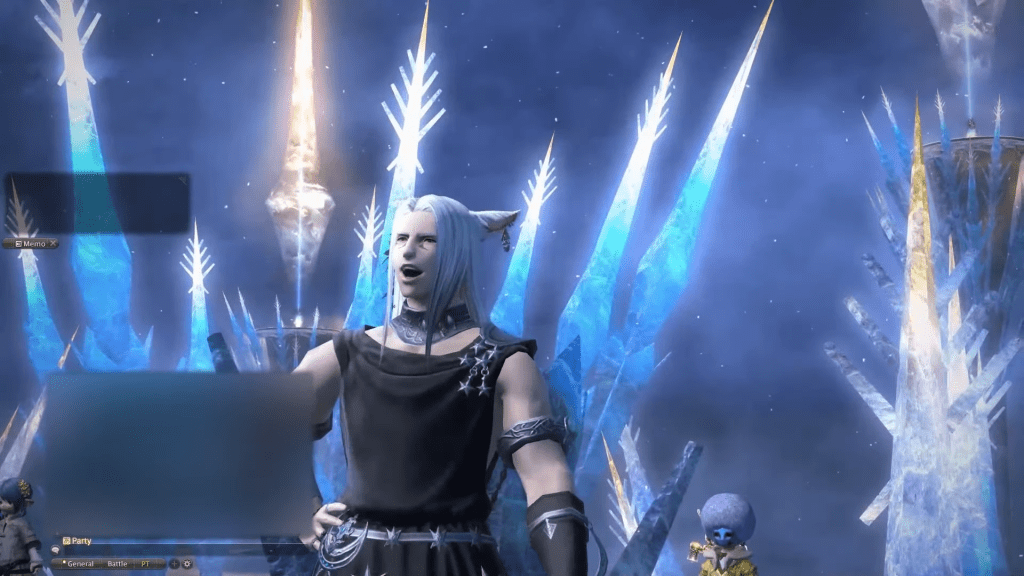Add a new chat tab with plus button
Viewport: 1024px width, 576px height.
tap(174, 564)
